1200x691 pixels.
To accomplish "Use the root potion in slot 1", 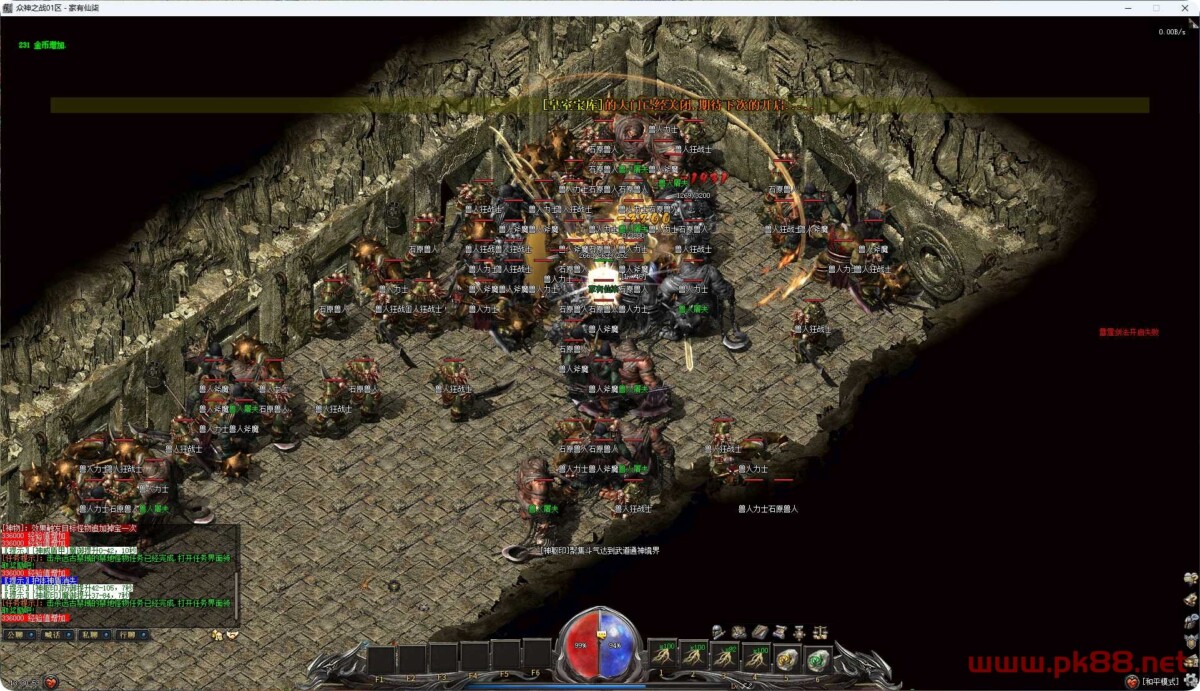I will 663,659.
